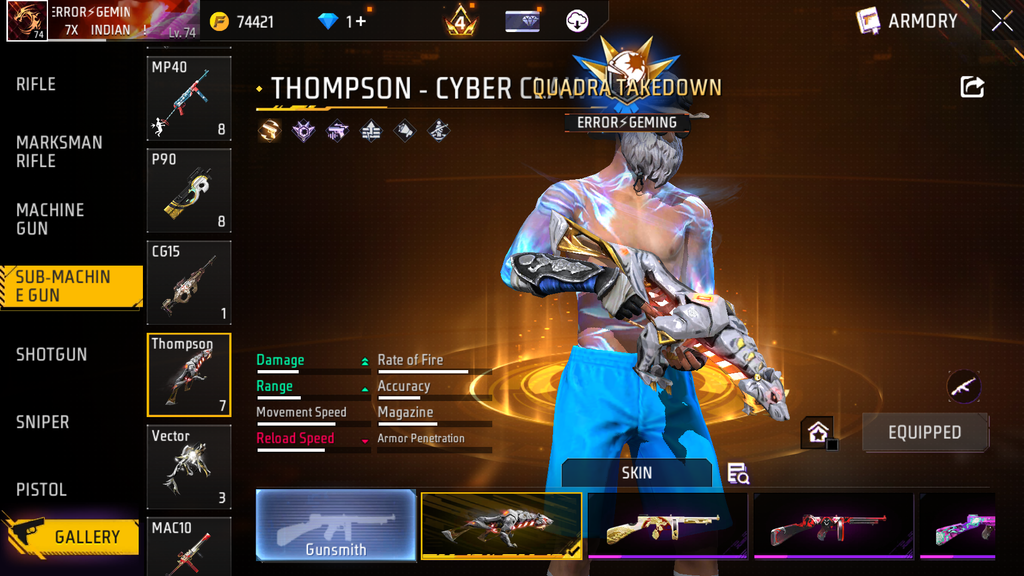Pick the P90 weapon tile

click(189, 190)
